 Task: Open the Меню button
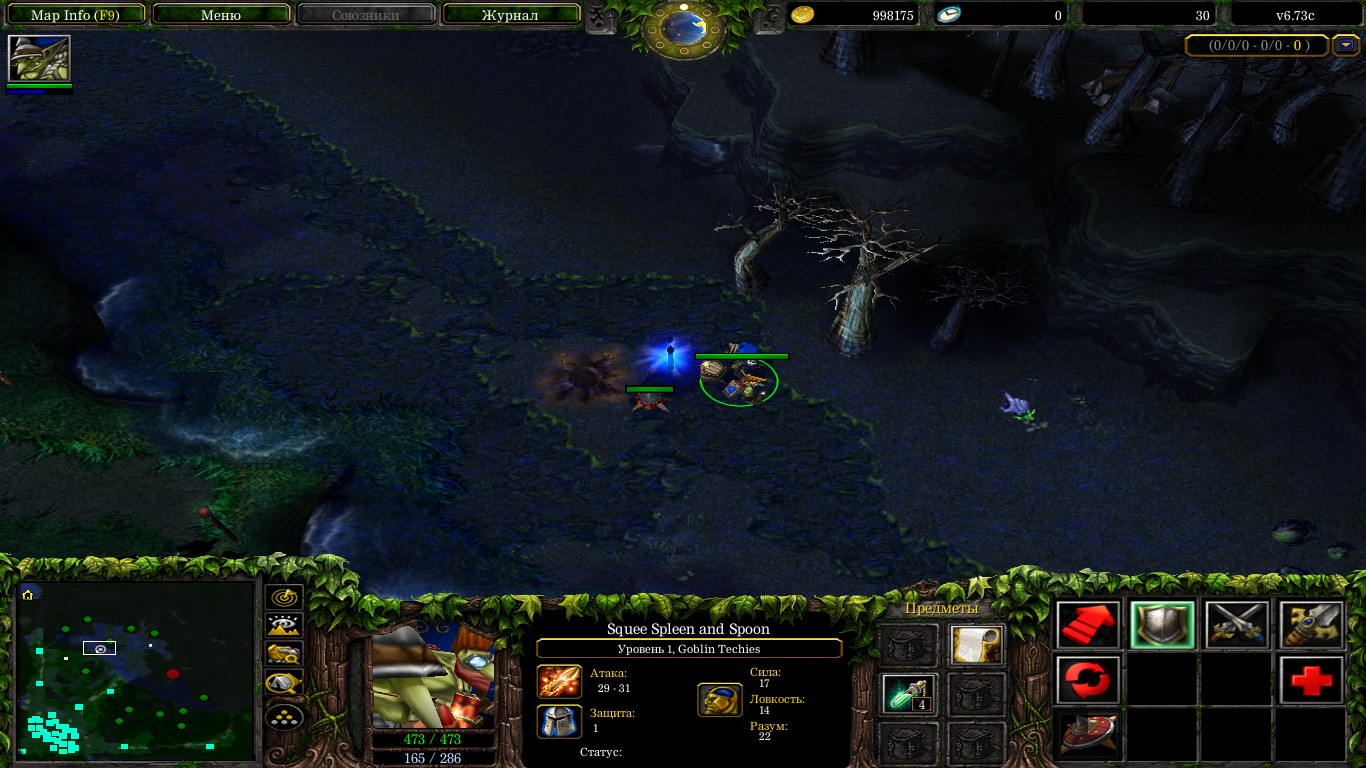pos(221,15)
